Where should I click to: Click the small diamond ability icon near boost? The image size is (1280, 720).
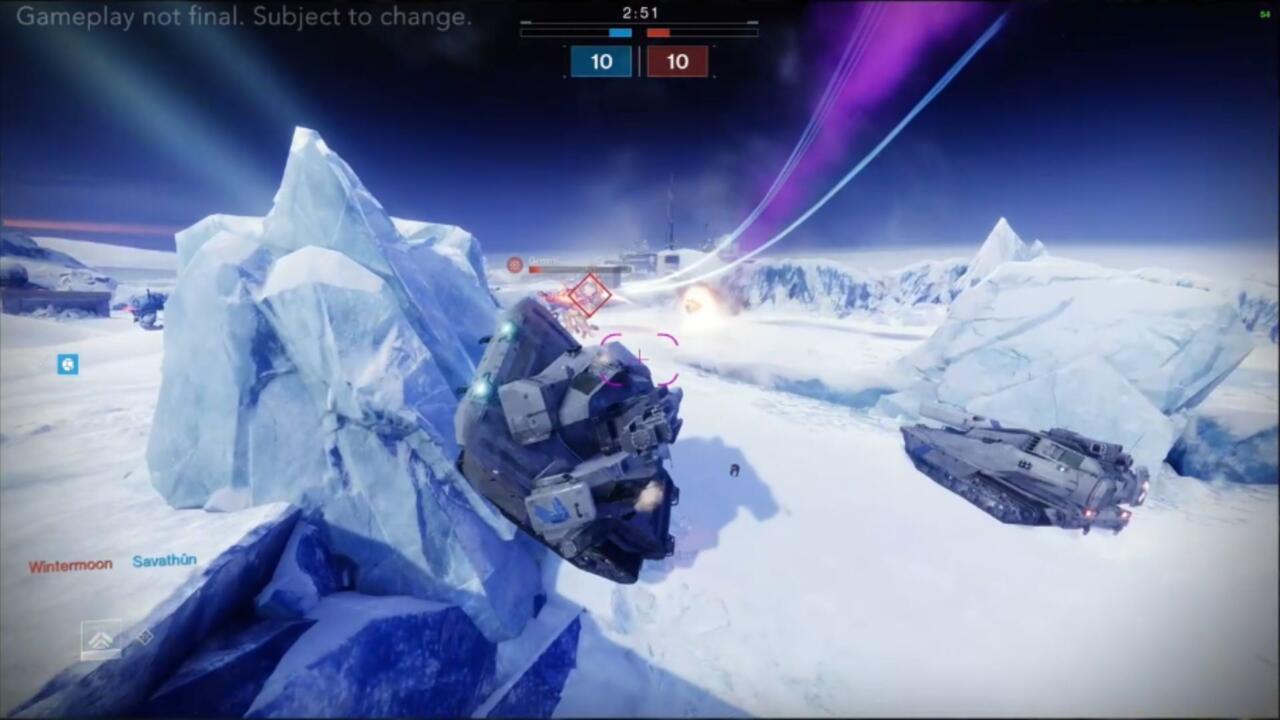pyautogui.click(x=145, y=636)
